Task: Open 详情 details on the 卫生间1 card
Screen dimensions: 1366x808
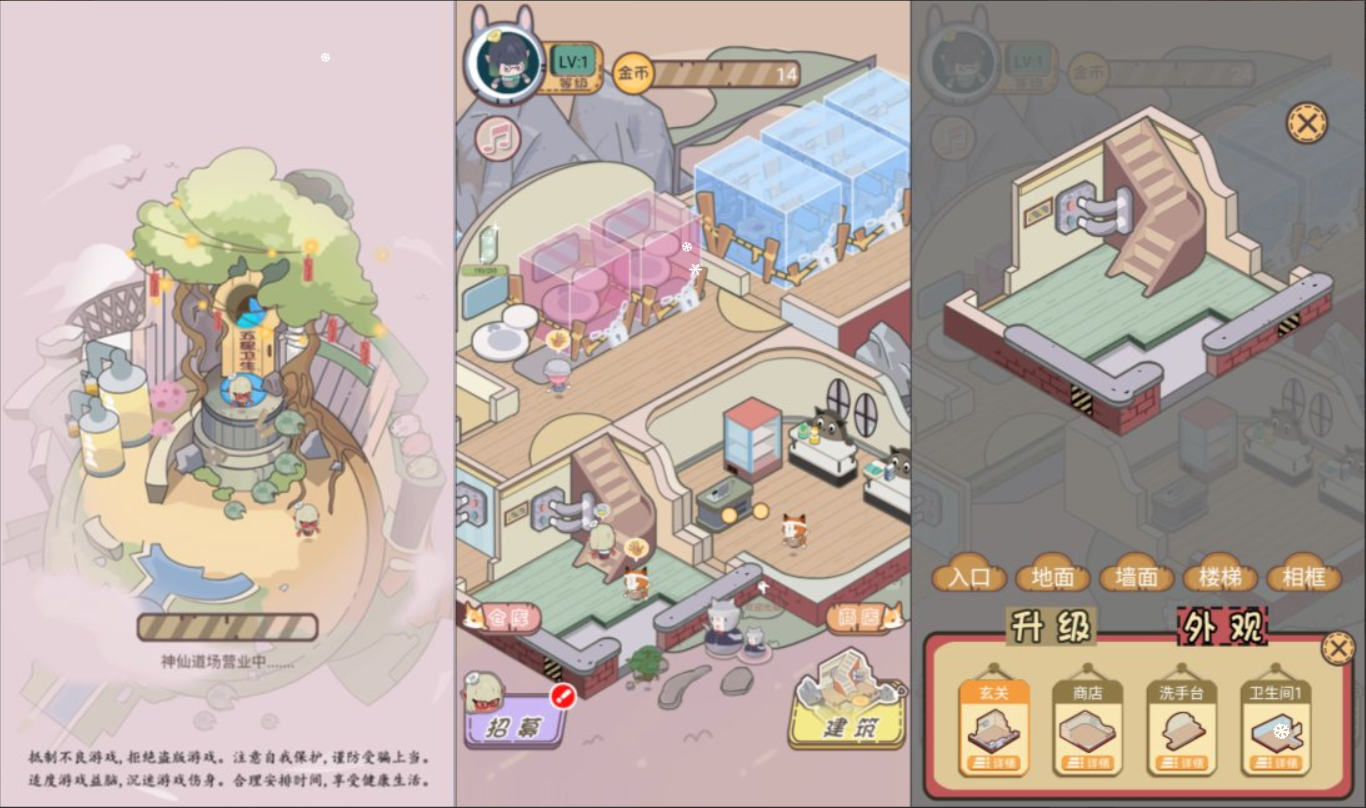Action: coord(1275,763)
